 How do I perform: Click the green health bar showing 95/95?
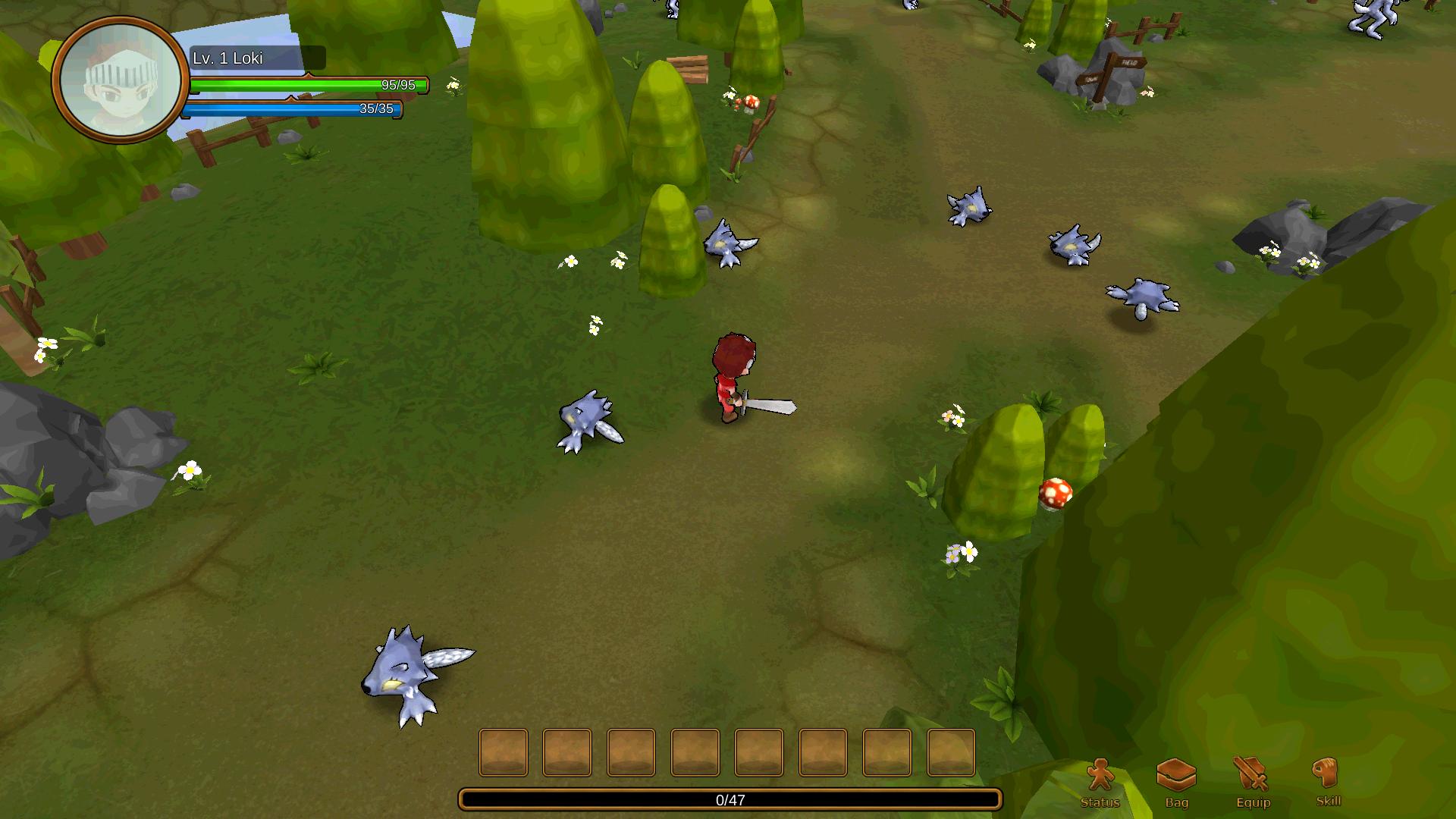pos(303,83)
